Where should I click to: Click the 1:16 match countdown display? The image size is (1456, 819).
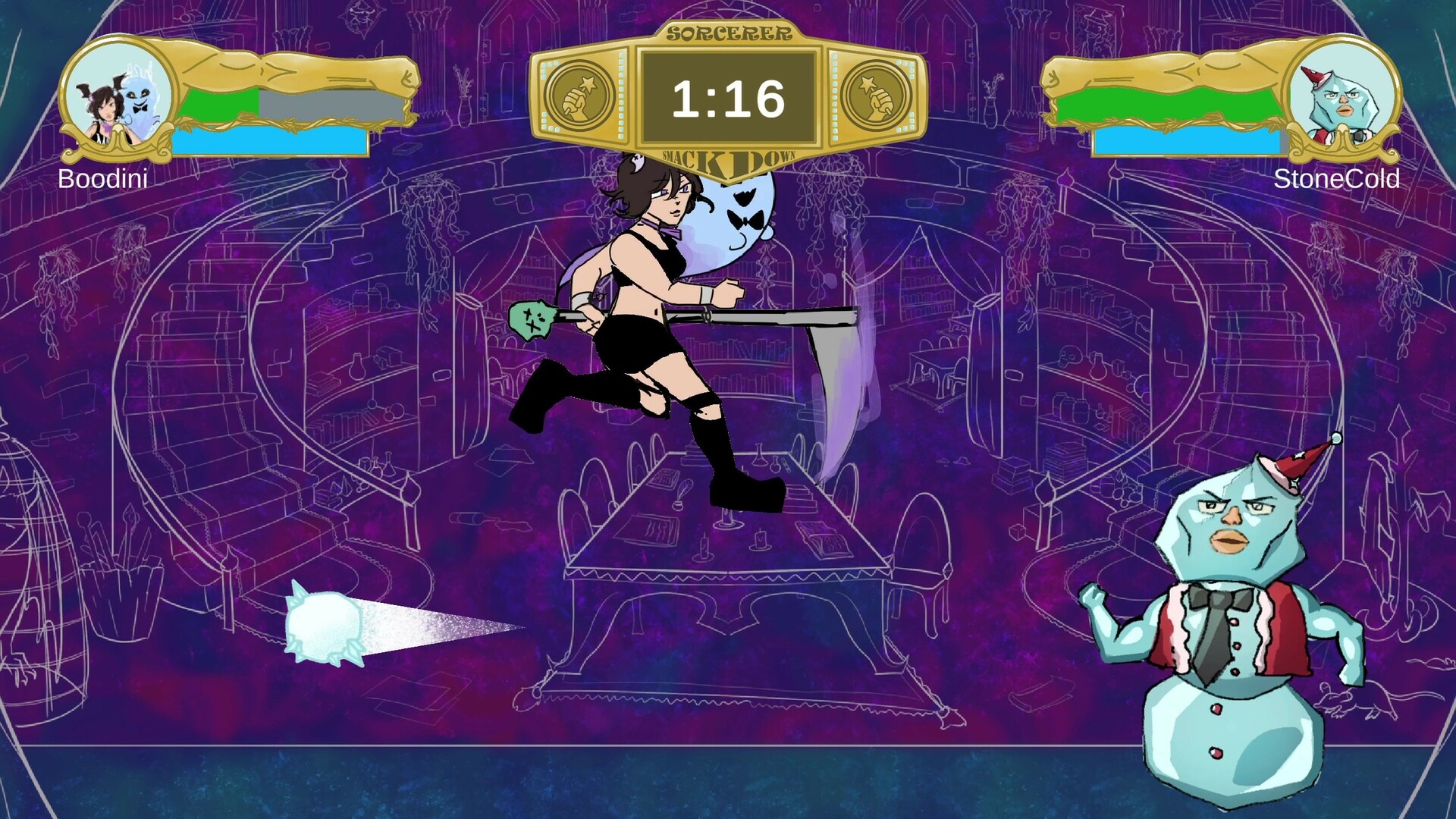point(726,96)
